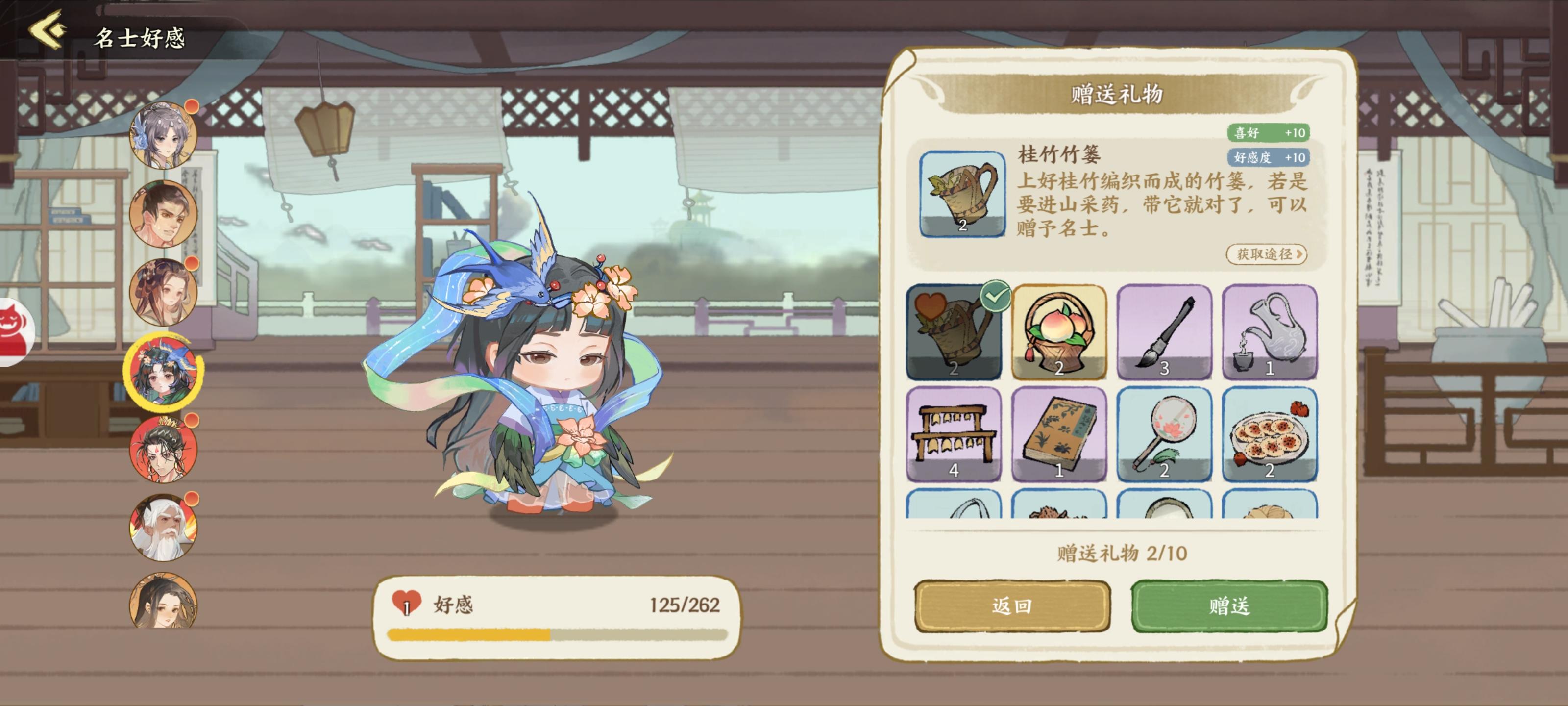The image size is (1568, 706).
Task: Open the back navigation arrow at top left
Action: point(47,27)
